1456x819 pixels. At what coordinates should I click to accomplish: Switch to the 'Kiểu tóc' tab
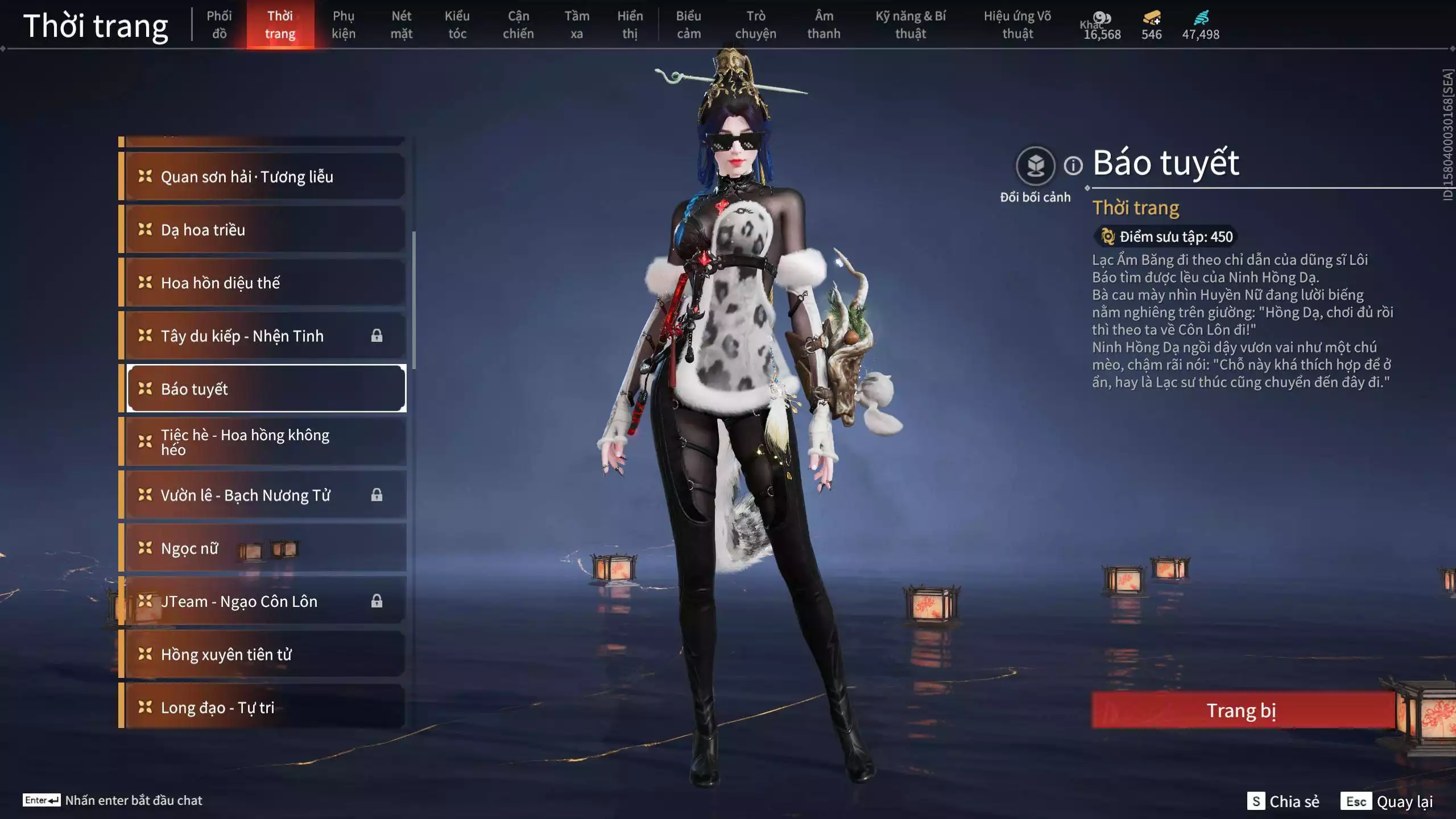(458, 24)
